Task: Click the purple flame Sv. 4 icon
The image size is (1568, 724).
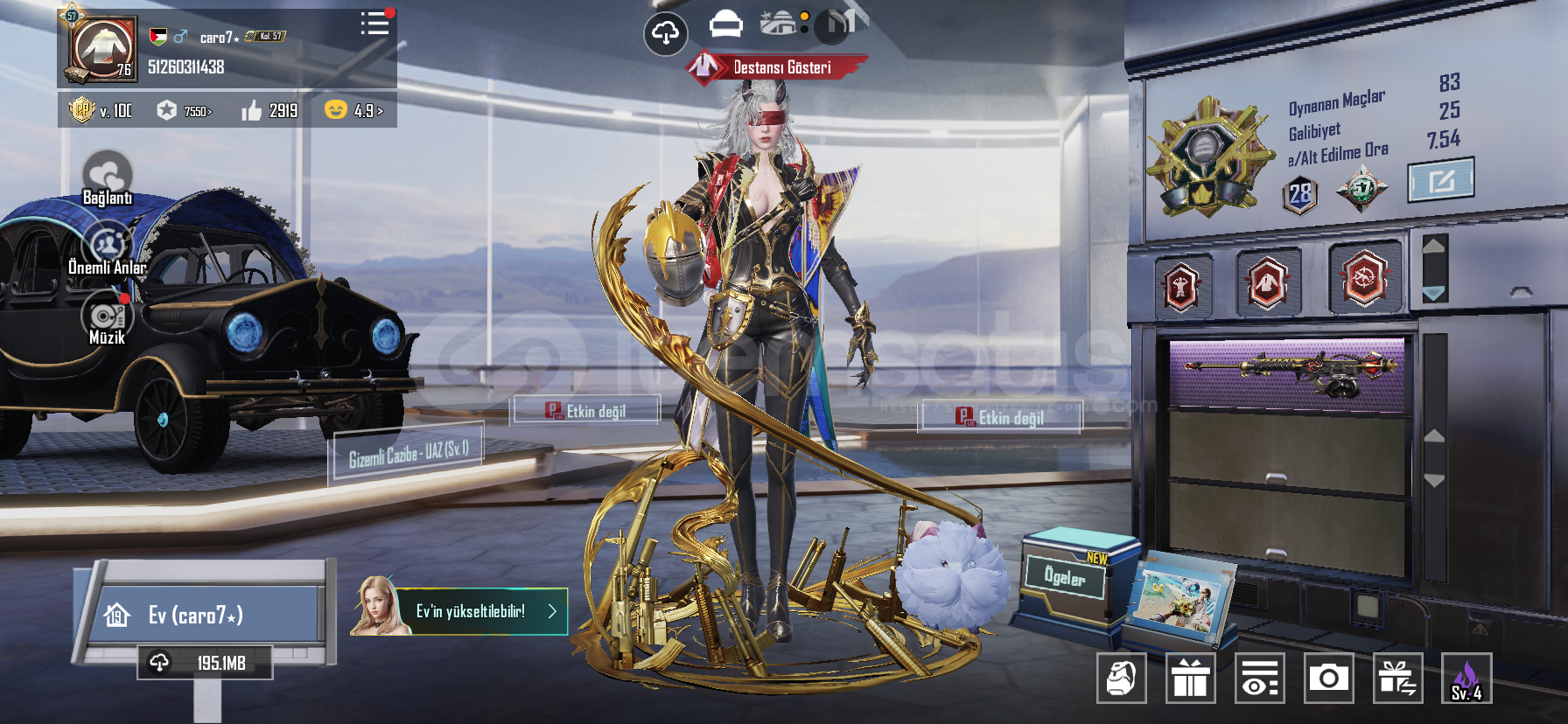Action: 1466,678
